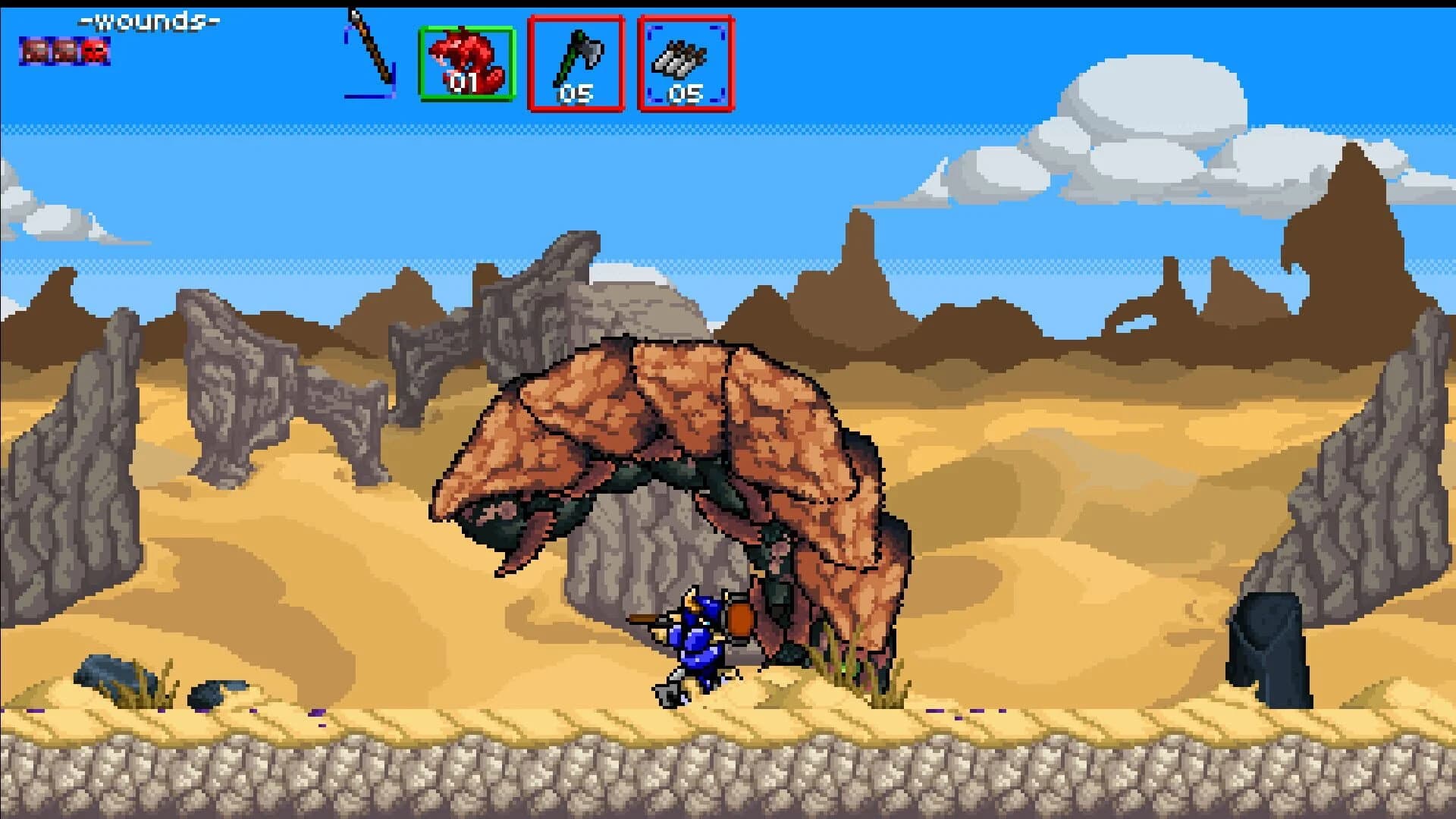Screen dimensions: 1456x819
Task: Click the middle wound marker icon
Action: [65, 51]
